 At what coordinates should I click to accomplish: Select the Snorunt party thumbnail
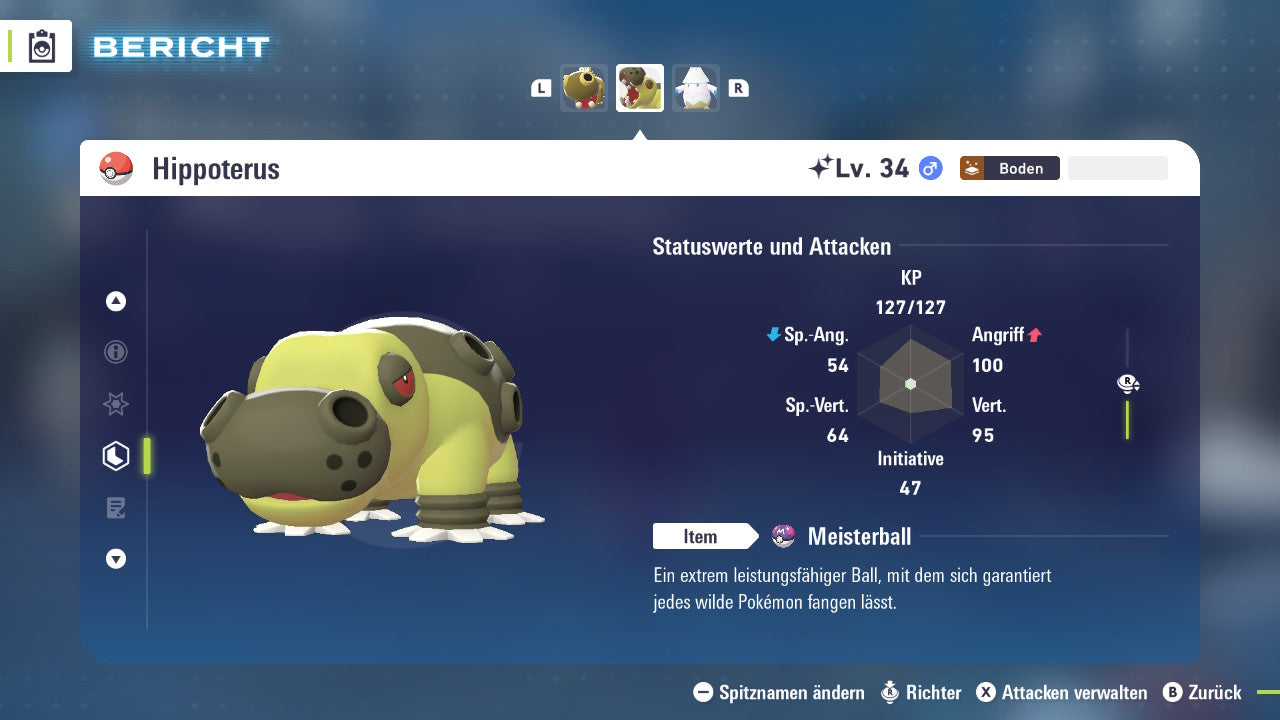[696, 87]
